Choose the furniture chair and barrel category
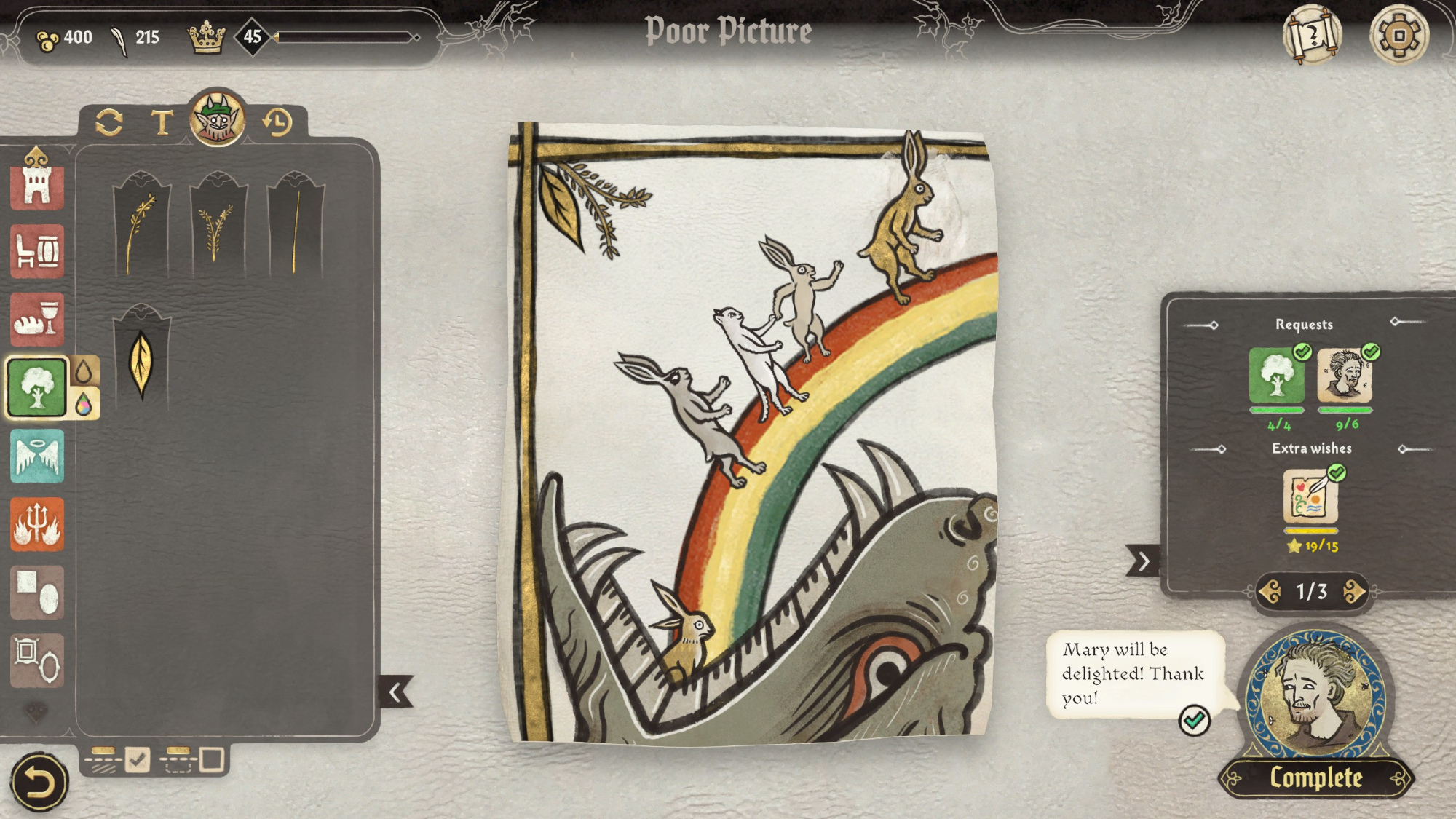Screen dimensions: 1456x819 37,252
